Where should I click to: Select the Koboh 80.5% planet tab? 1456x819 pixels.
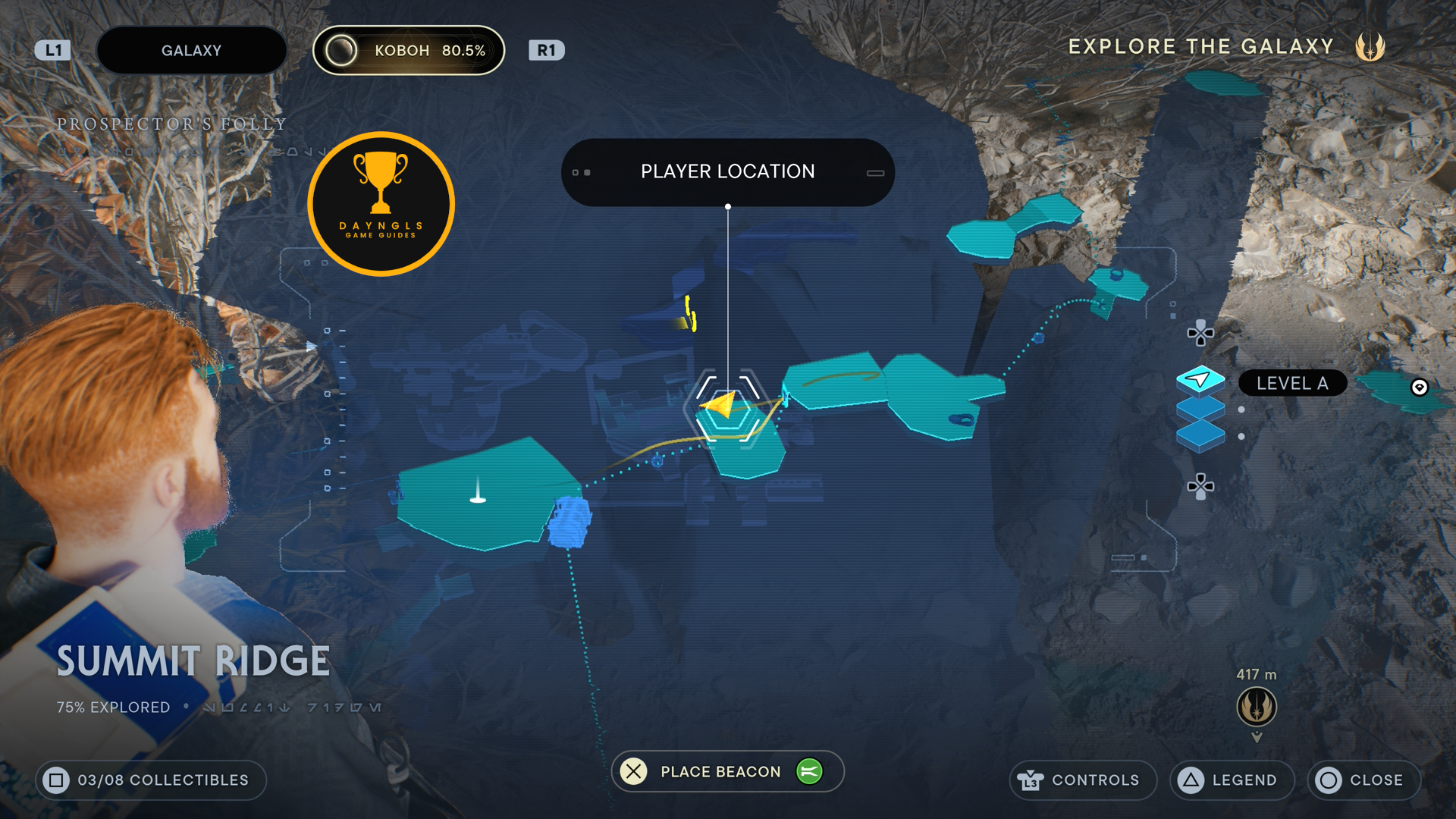409,51
